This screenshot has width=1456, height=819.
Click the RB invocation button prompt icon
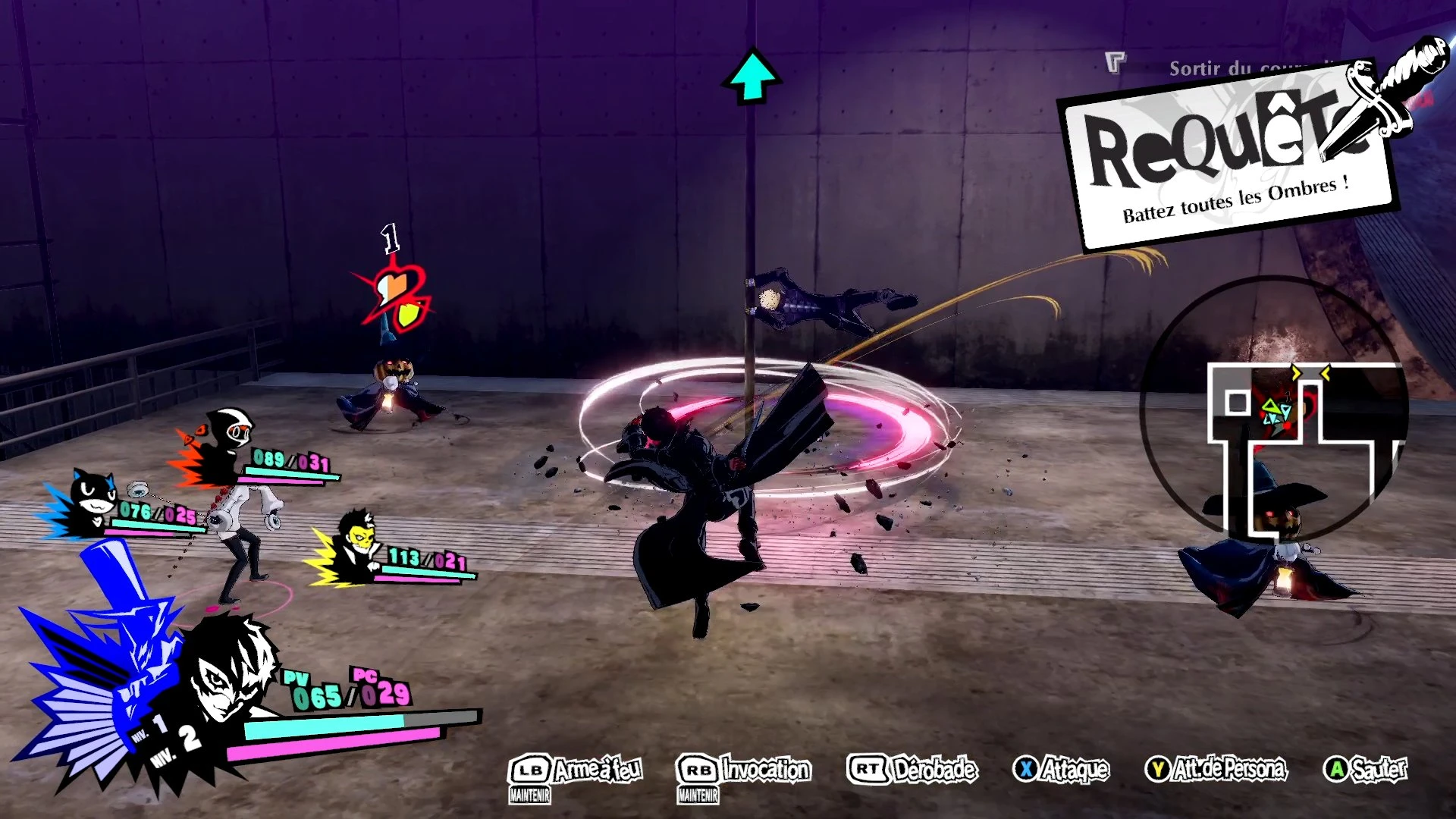pyautogui.click(x=698, y=768)
